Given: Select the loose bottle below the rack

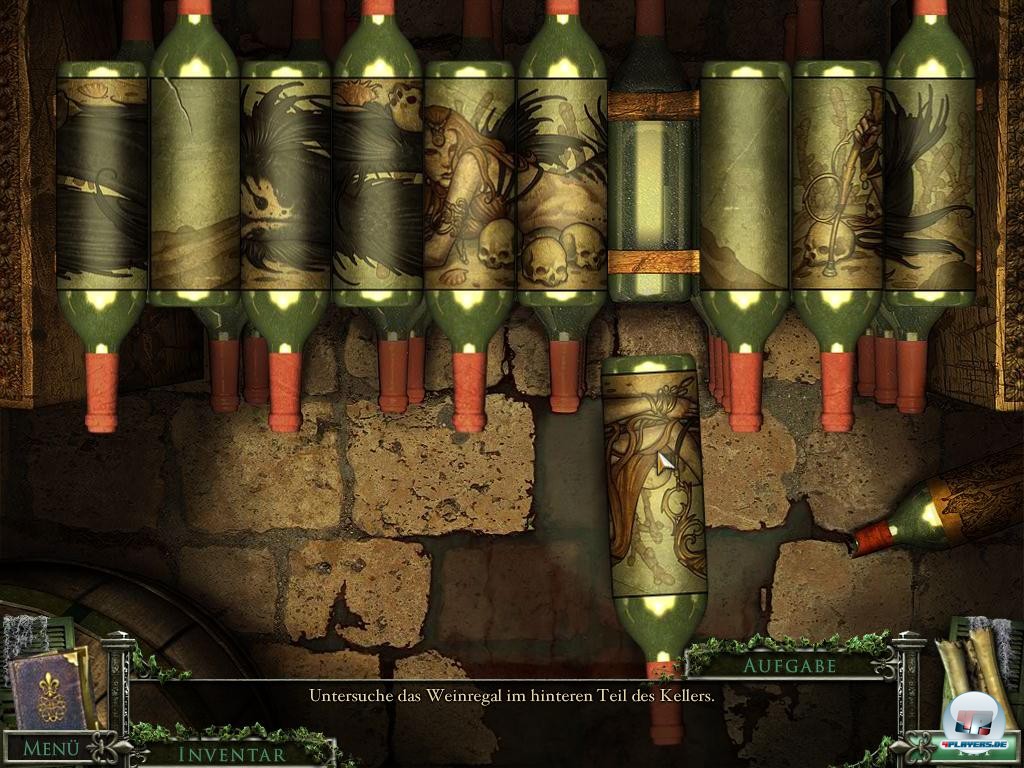Looking at the screenshot, I should coord(654,490).
